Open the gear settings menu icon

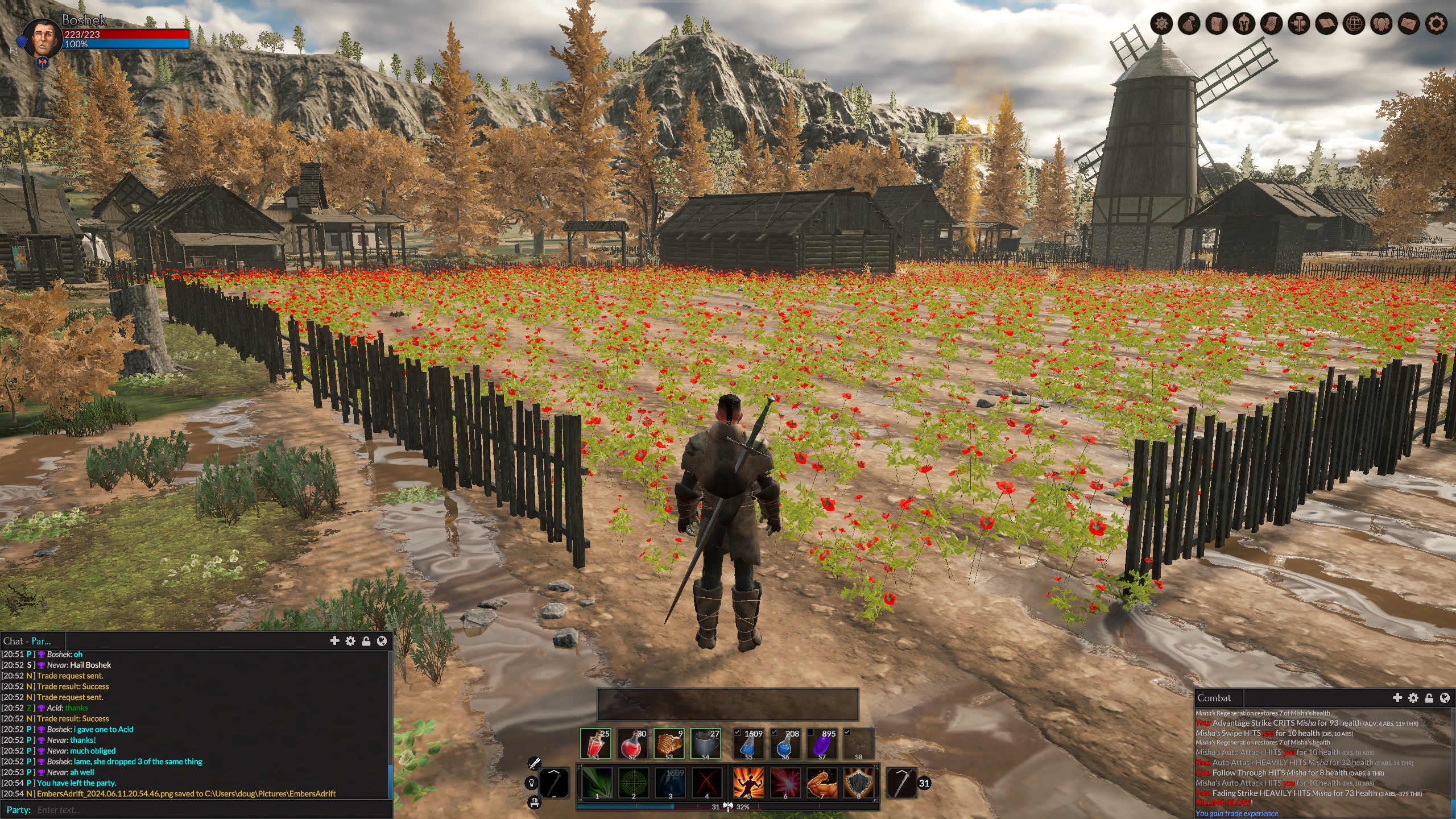pos(1436,24)
